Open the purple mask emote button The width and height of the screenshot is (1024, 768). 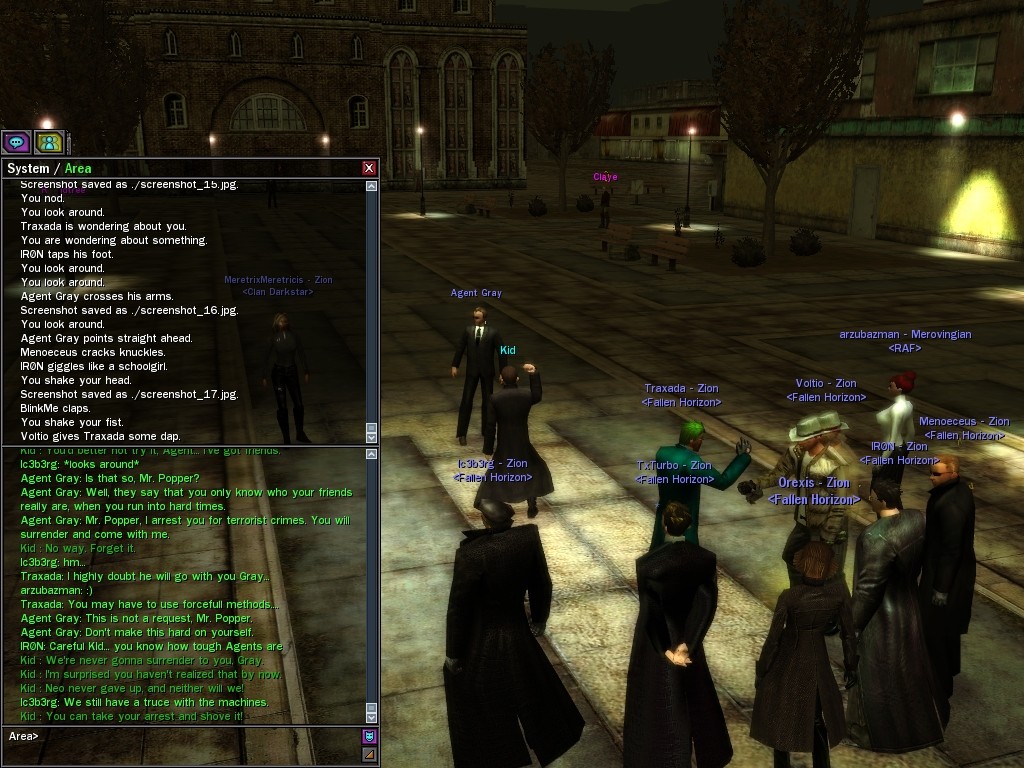point(369,737)
